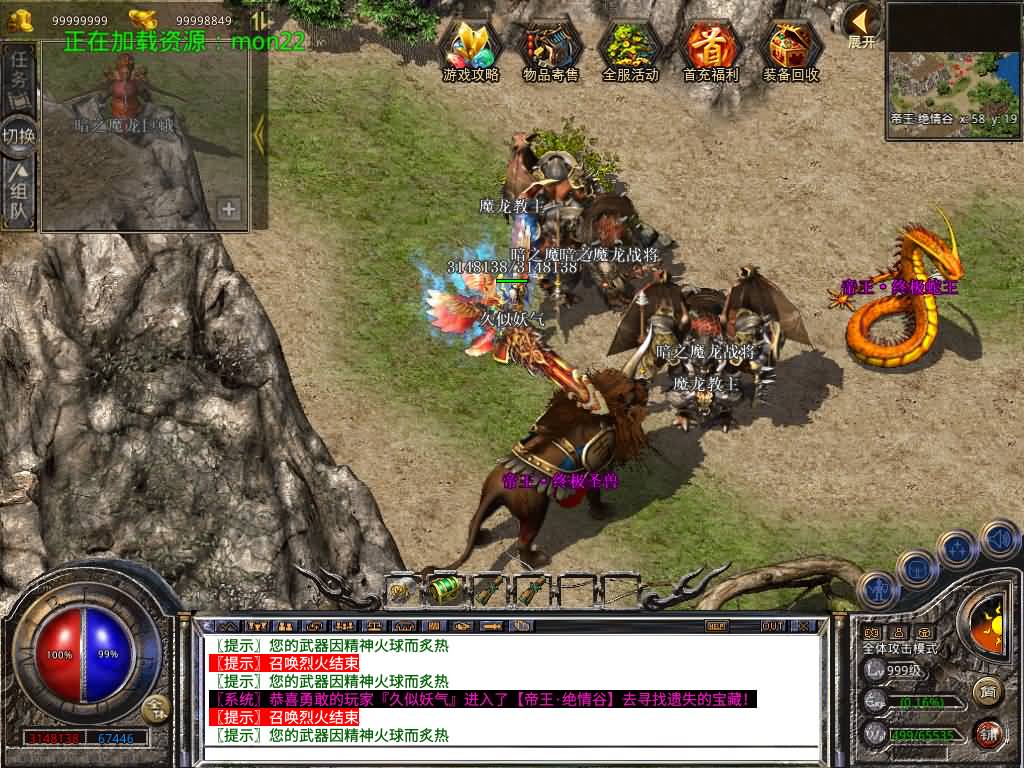Image resolution: width=1024 pixels, height=768 pixels.
Task: Click the round 切换 switch button
Action: click(19, 136)
